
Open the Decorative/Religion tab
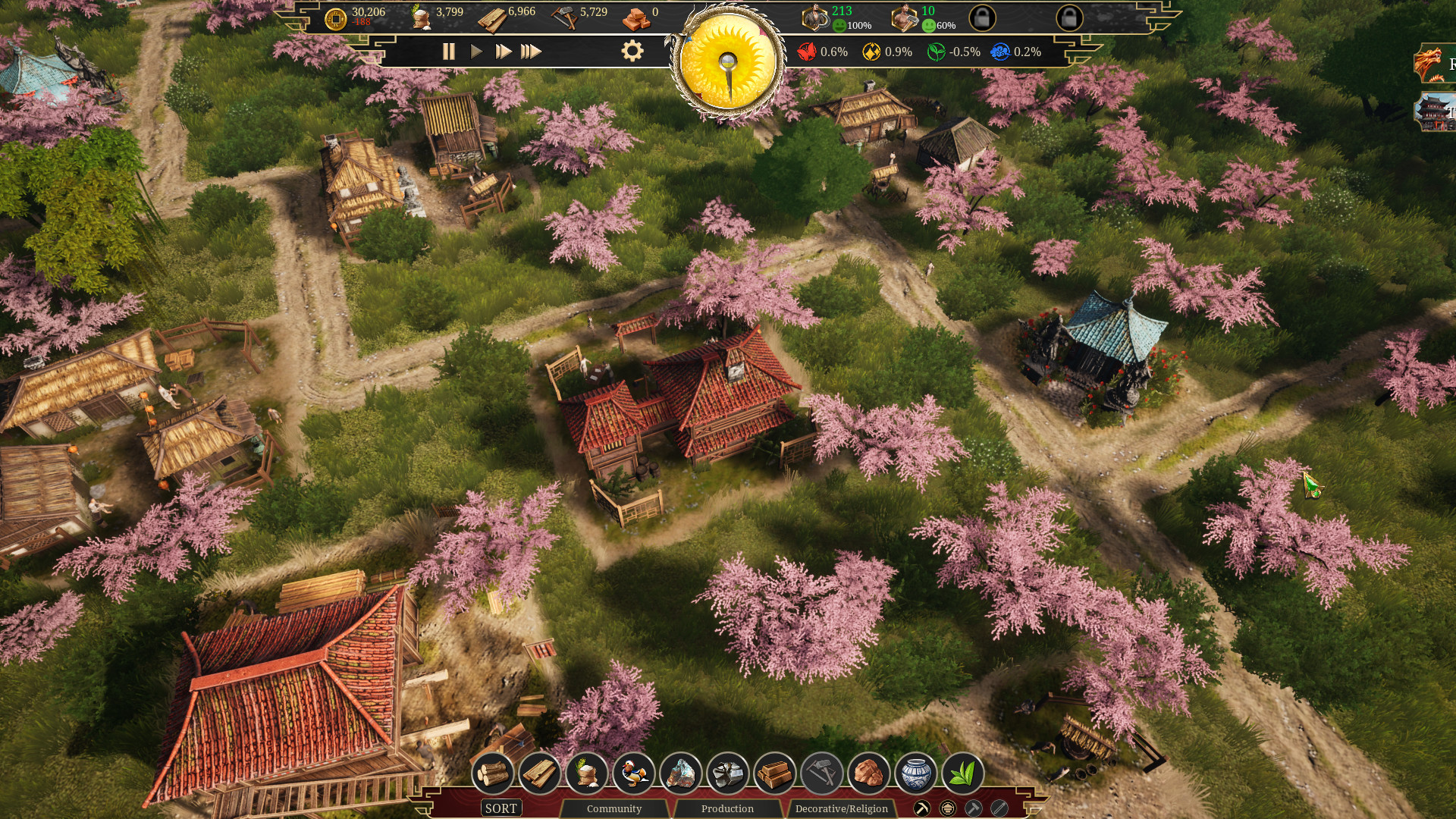(x=842, y=808)
